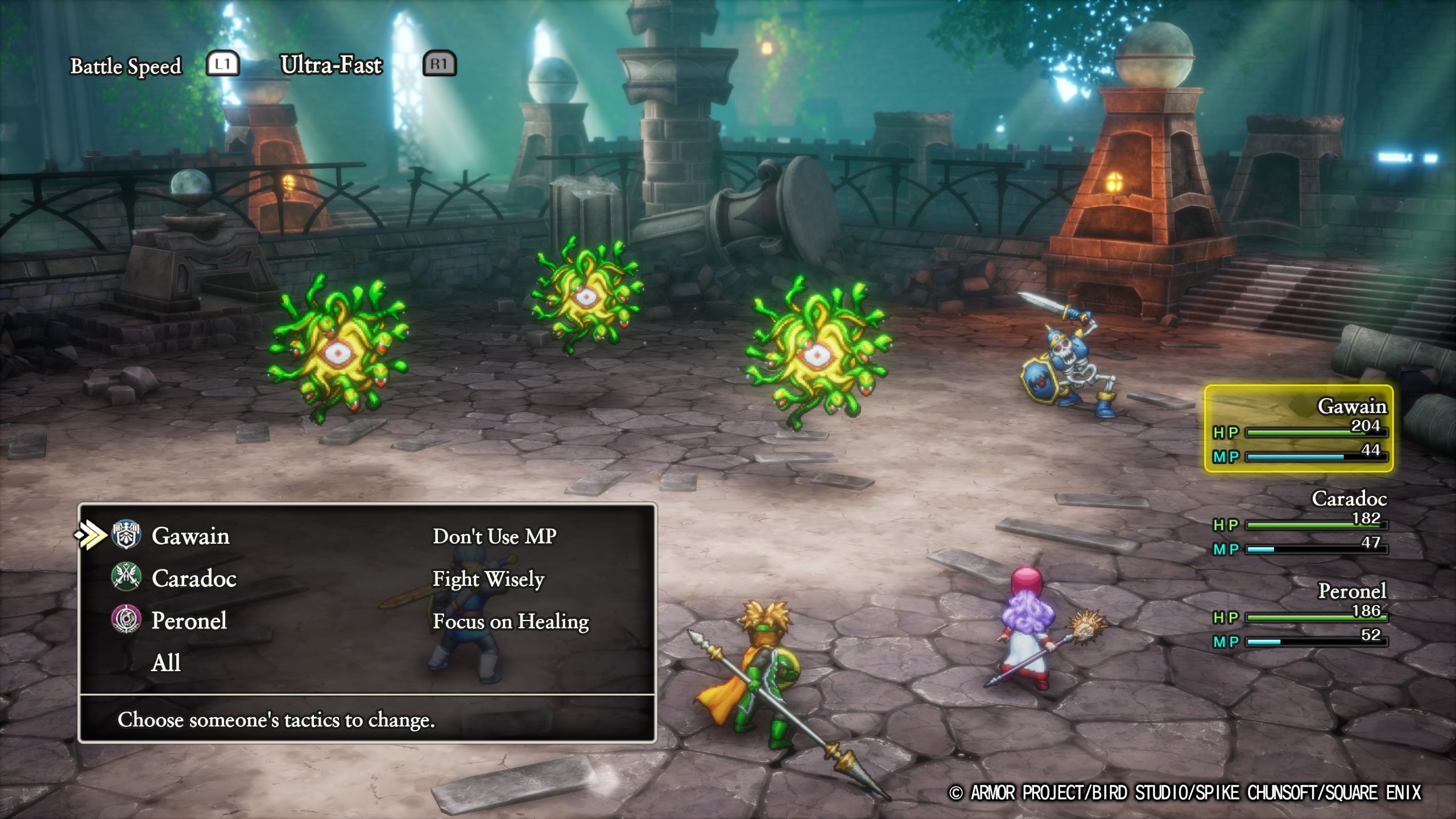Enable Fight Wisely for Caradoc
The height and width of the screenshot is (819, 1456).
tap(488, 578)
